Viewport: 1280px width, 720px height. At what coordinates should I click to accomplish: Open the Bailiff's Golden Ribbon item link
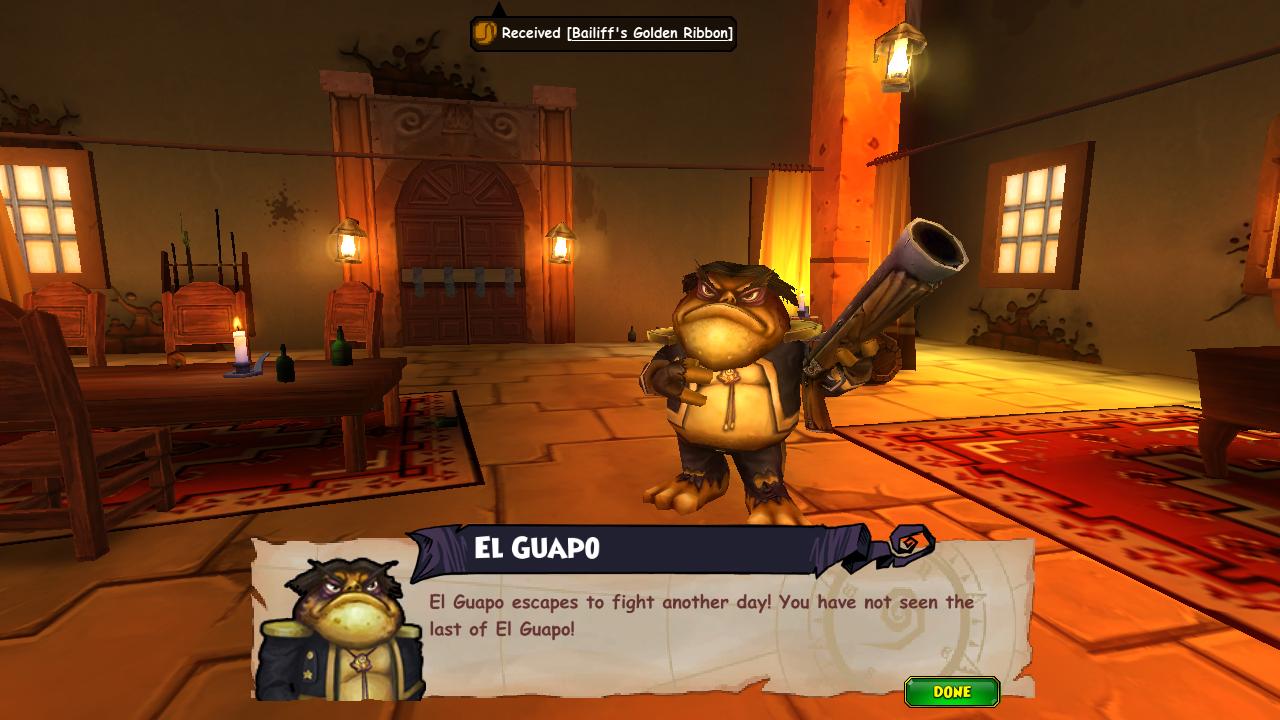coord(649,33)
